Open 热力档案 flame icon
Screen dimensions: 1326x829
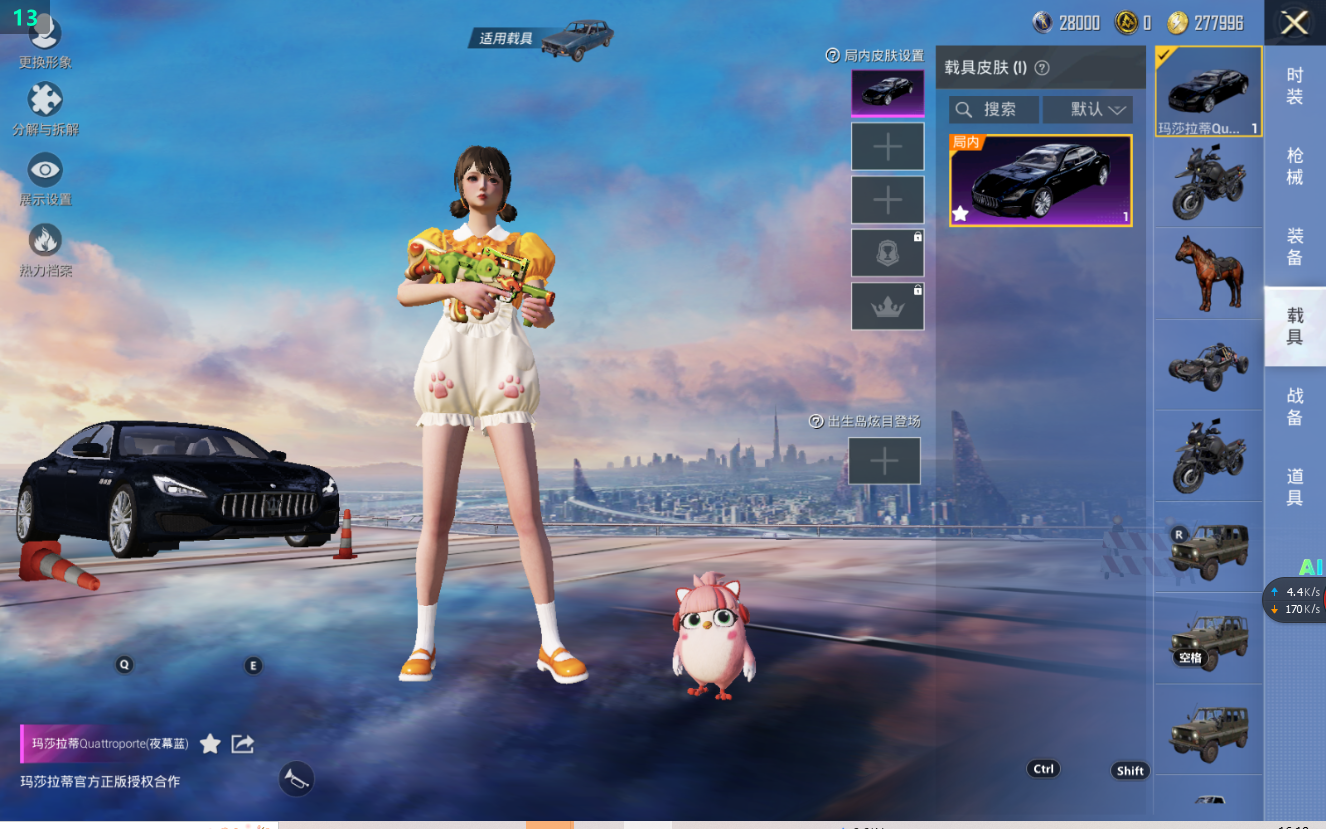(45, 248)
